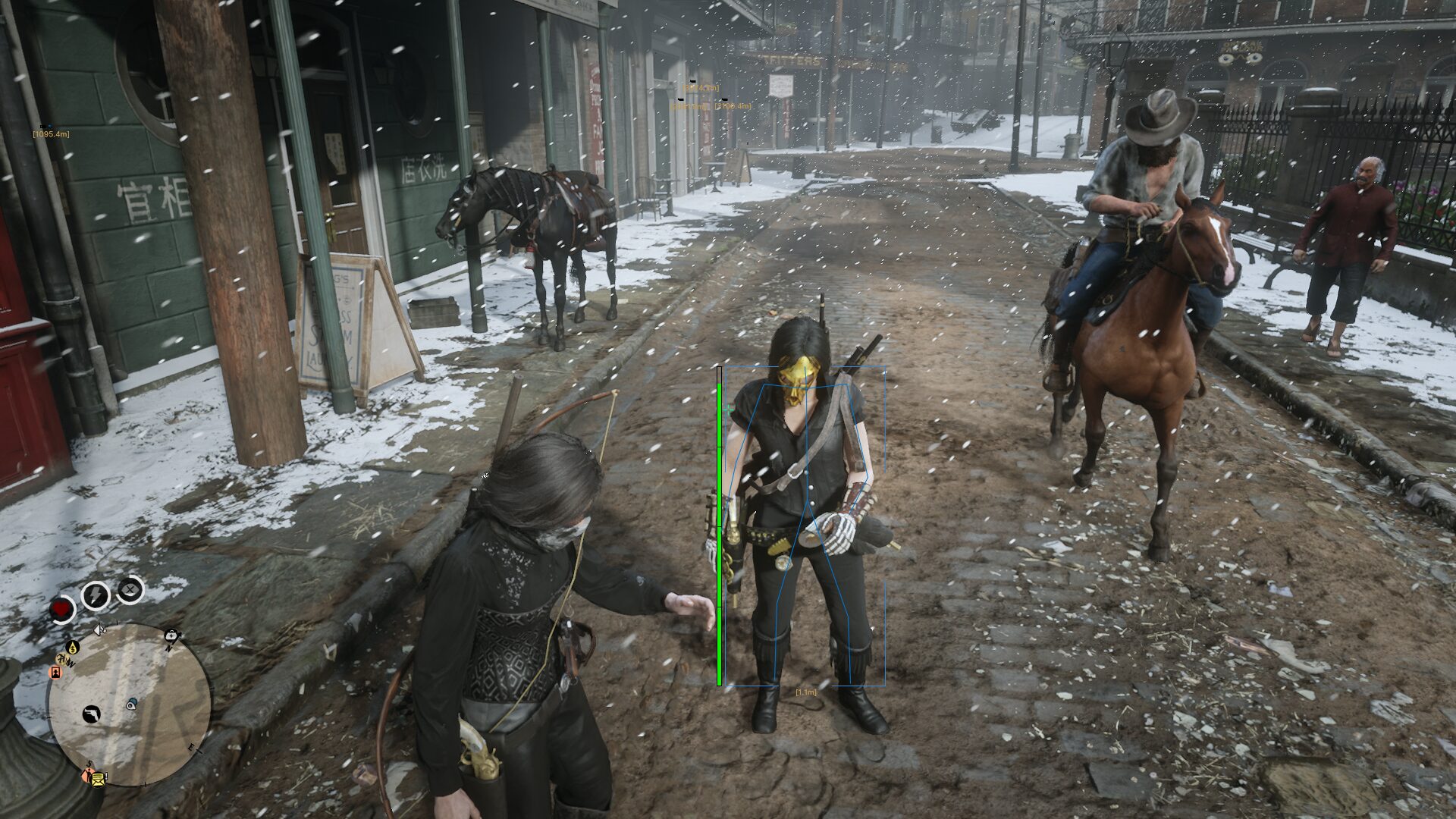Select the gunsmith revolver marker on minimap
Screen dimensions: 1456x819
[91, 714]
